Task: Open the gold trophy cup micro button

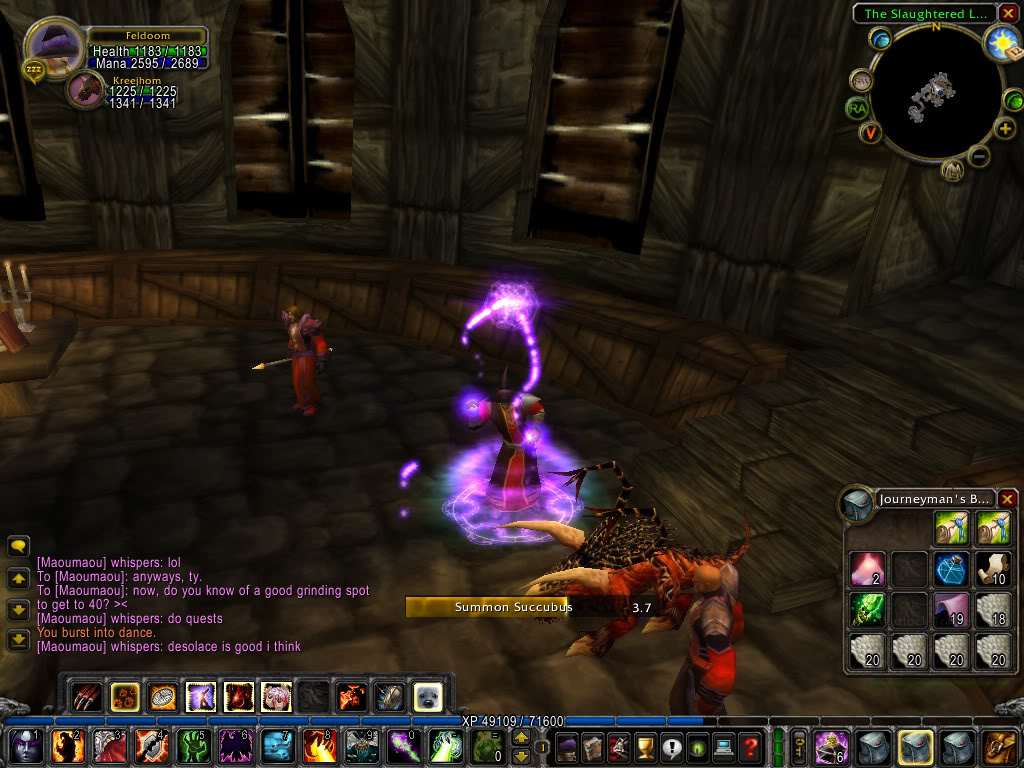Action: pyautogui.click(x=645, y=746)
